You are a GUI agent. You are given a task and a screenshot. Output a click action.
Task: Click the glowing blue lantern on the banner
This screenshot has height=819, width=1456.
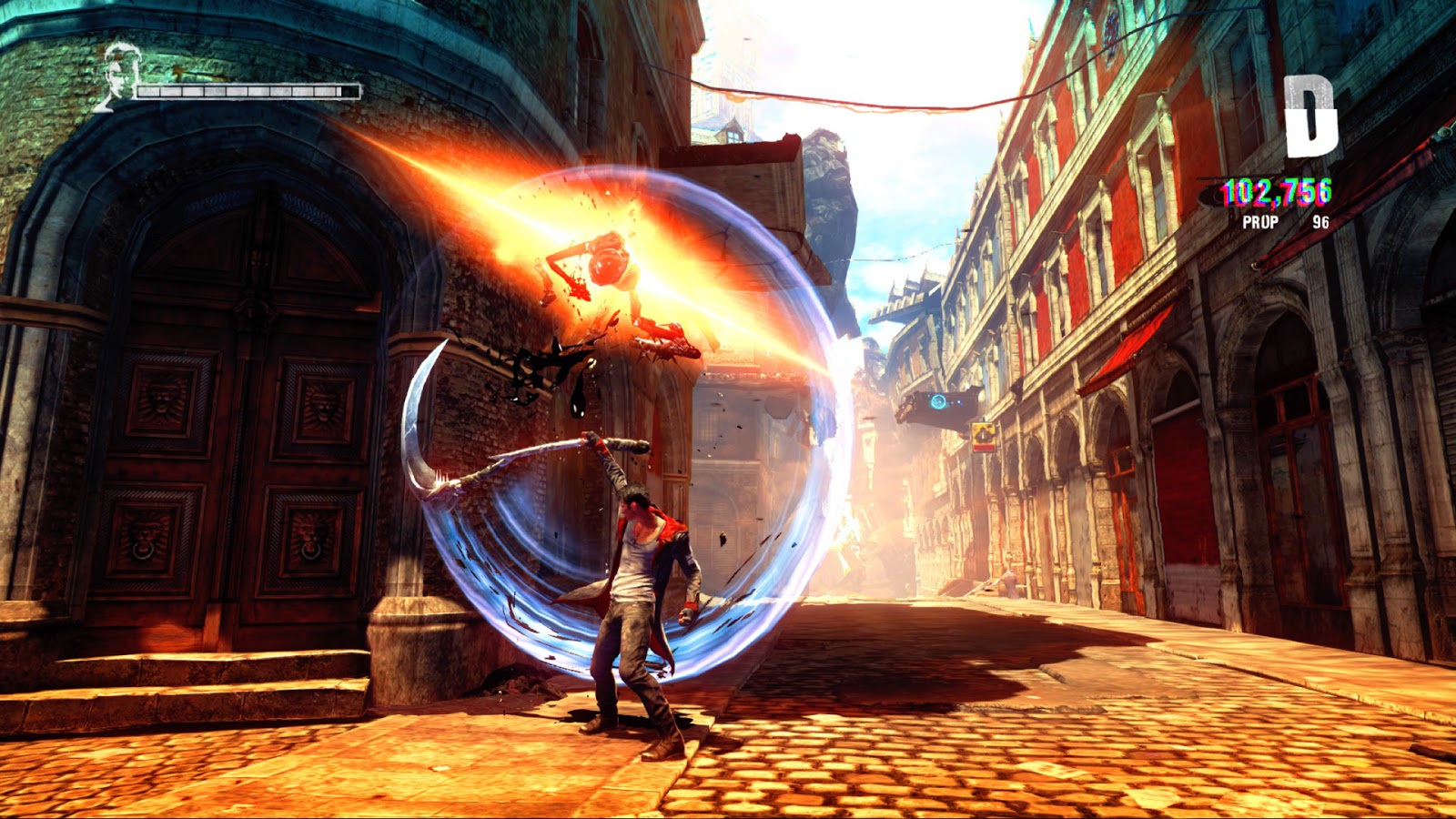pos(937,400)
